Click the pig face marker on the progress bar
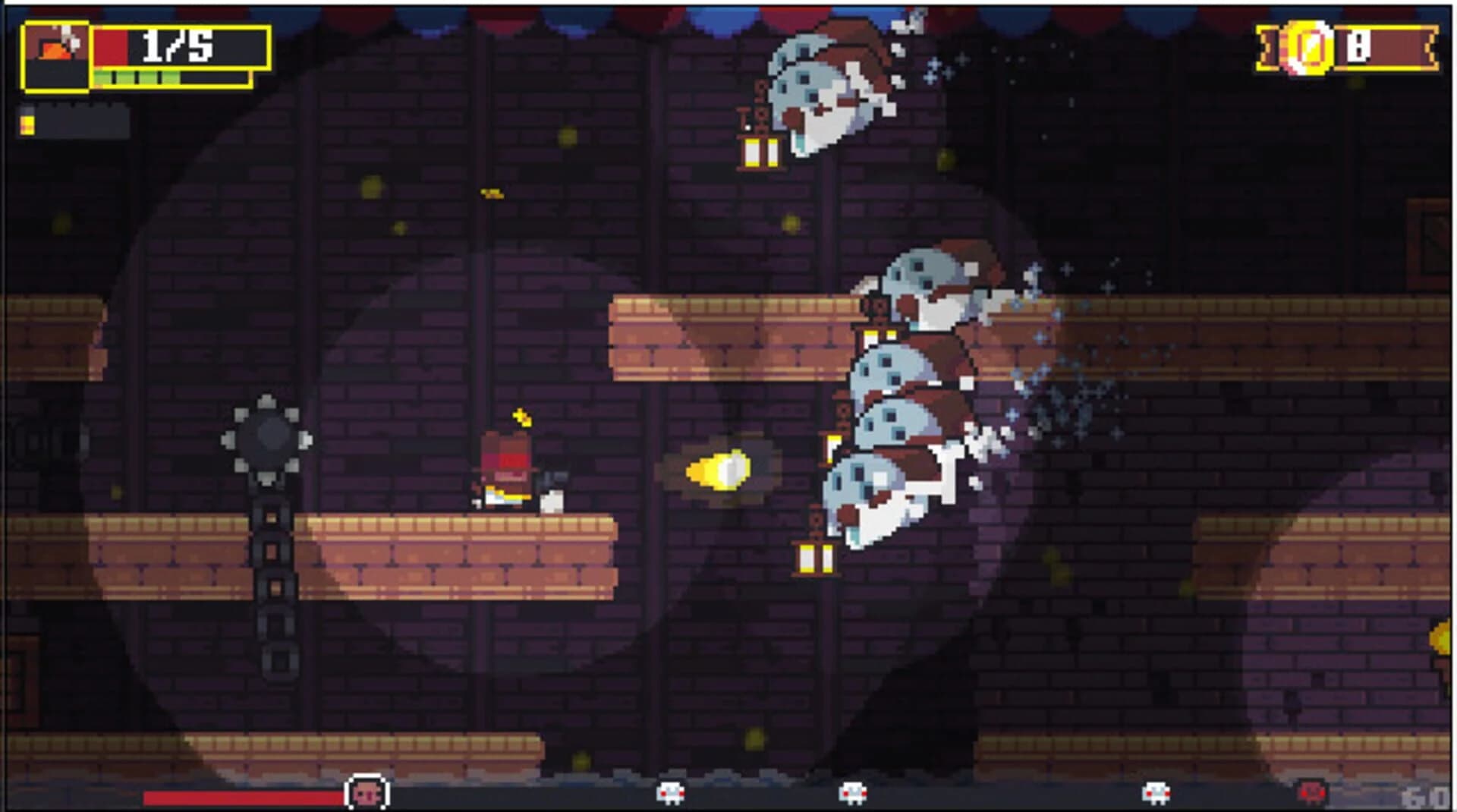 pos(367,792)
